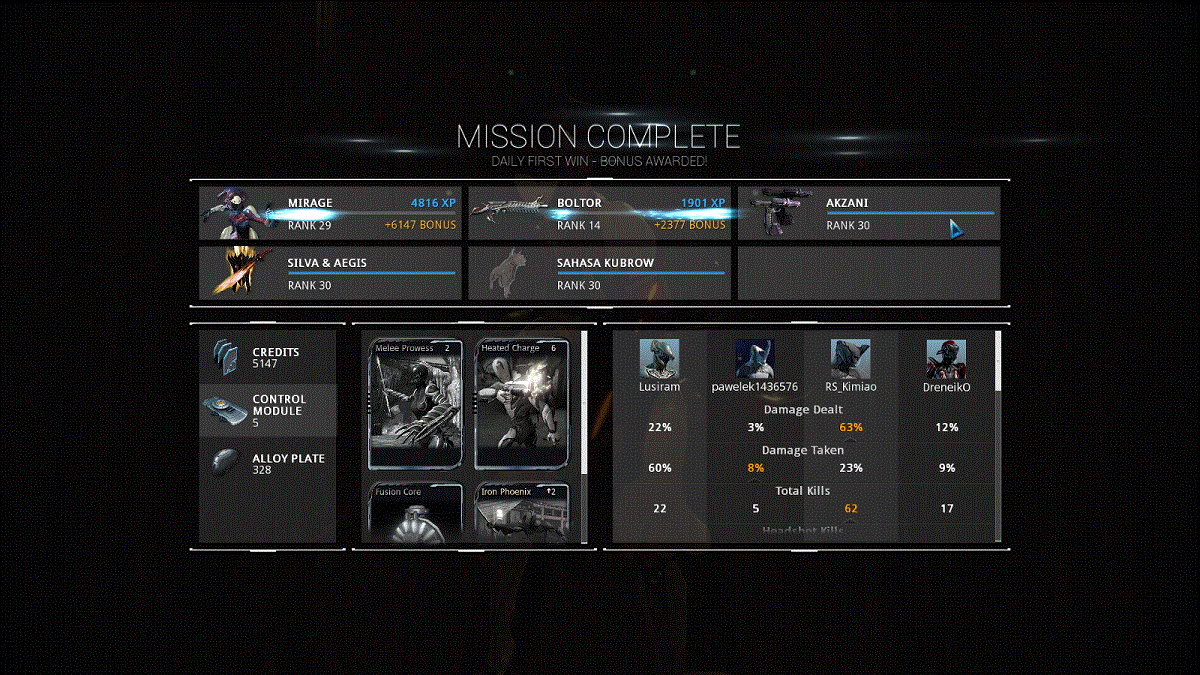Open pawelek1436576's player avatar
Image resolution: width=1200 pixels, height=675 pixels.
[x=755, y=358]
